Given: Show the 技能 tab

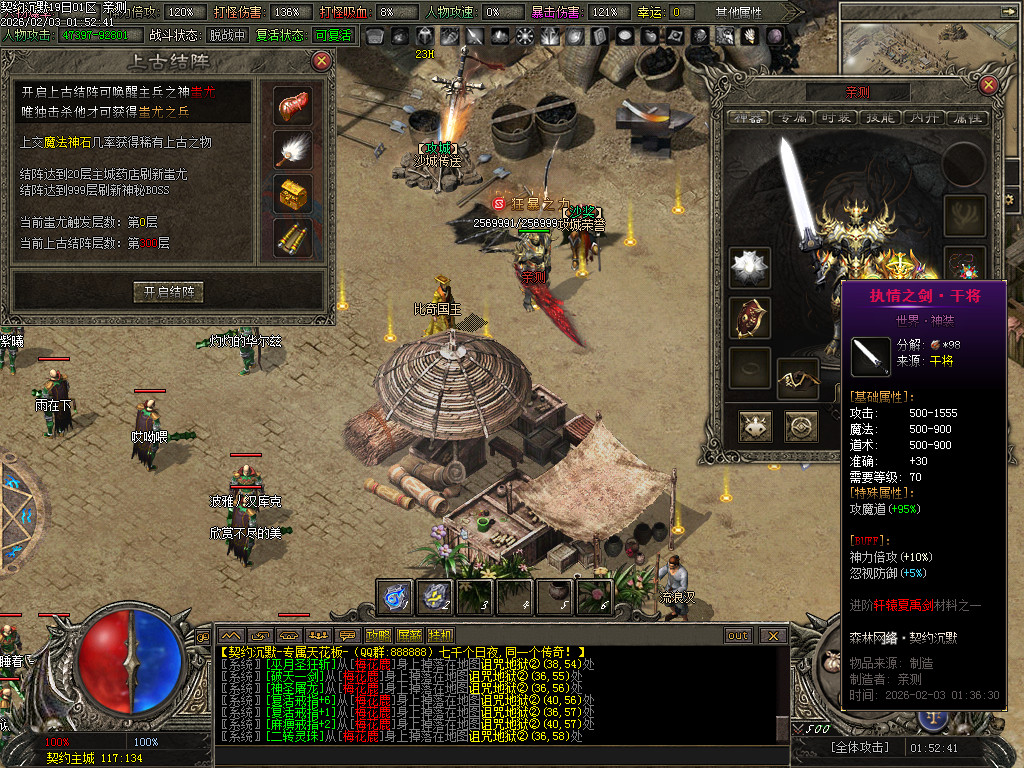Looking at the screenshot, I should (880, 118).
